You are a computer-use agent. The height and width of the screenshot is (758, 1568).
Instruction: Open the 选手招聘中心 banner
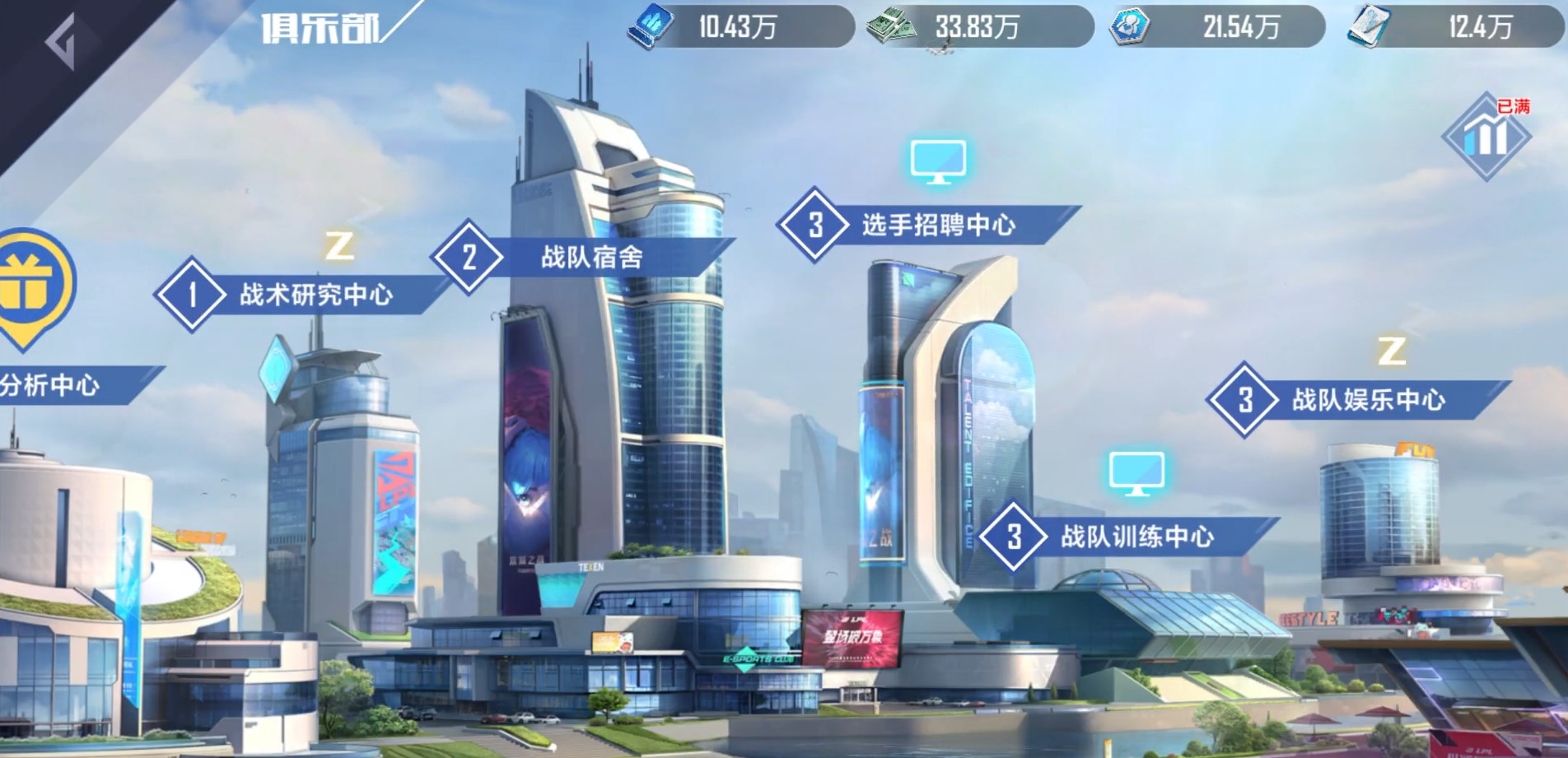pyautogui.click(x=939, y=224)
